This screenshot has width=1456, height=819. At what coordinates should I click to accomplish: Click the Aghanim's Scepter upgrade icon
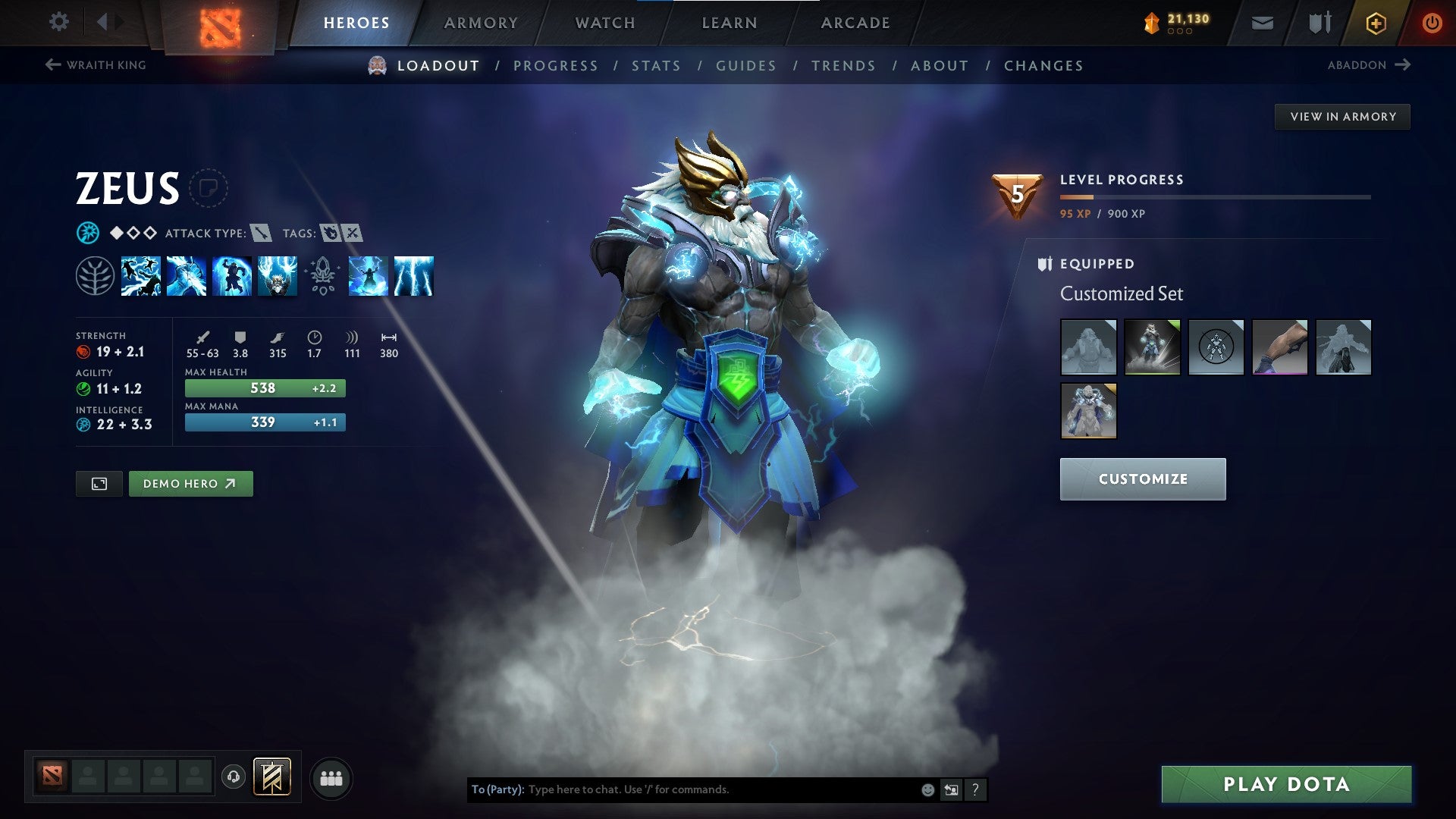click(322, 276)
